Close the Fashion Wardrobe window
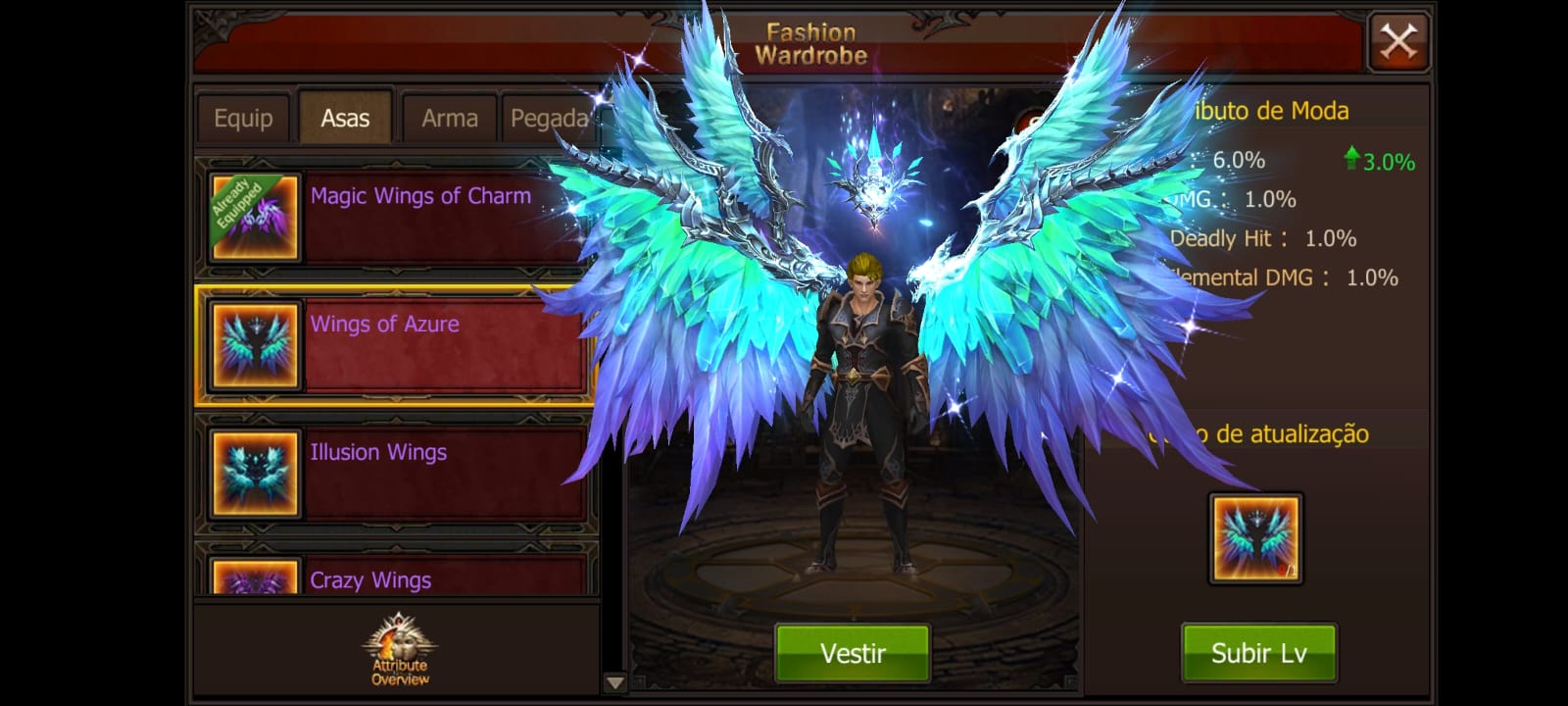The height and width of the screenshot is (706, 1568). [1397, 42]
